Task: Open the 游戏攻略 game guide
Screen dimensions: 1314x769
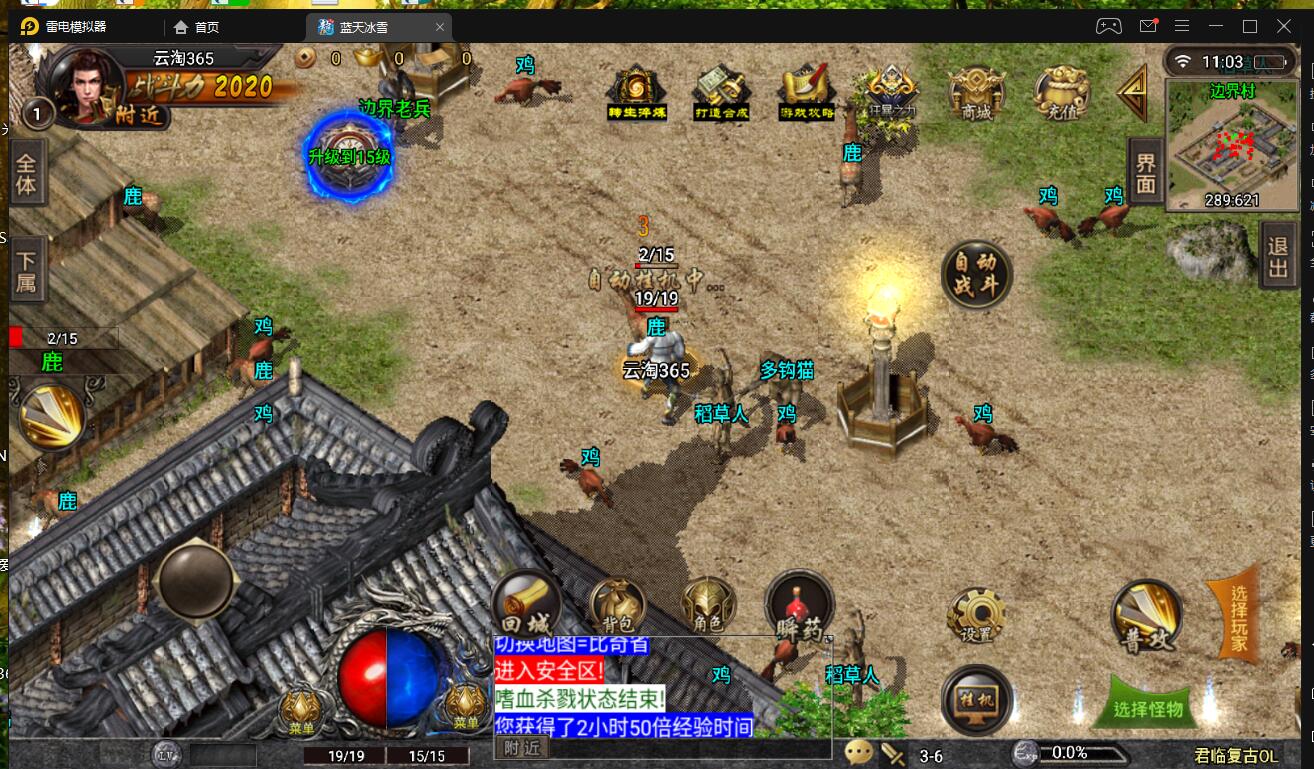Action: point(807,92)
